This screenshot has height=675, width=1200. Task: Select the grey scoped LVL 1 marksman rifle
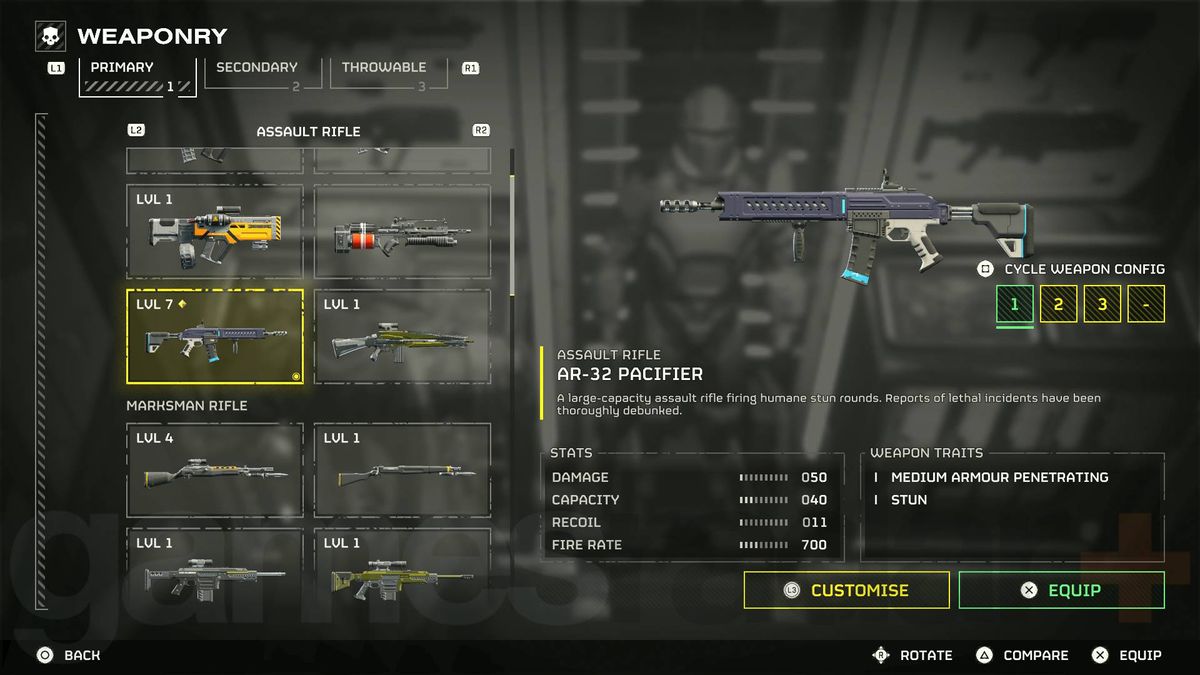point(215,570)
